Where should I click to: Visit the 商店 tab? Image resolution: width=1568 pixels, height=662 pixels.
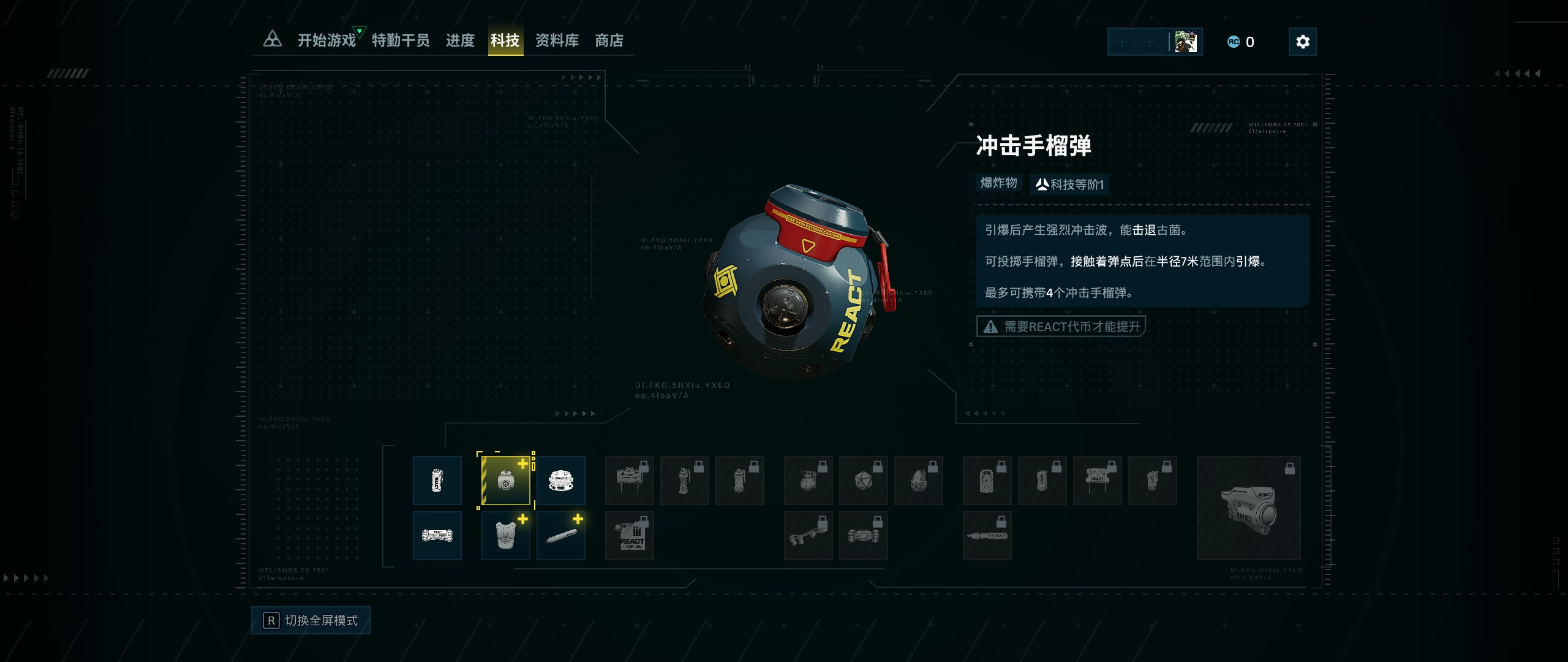click(609, 40)
